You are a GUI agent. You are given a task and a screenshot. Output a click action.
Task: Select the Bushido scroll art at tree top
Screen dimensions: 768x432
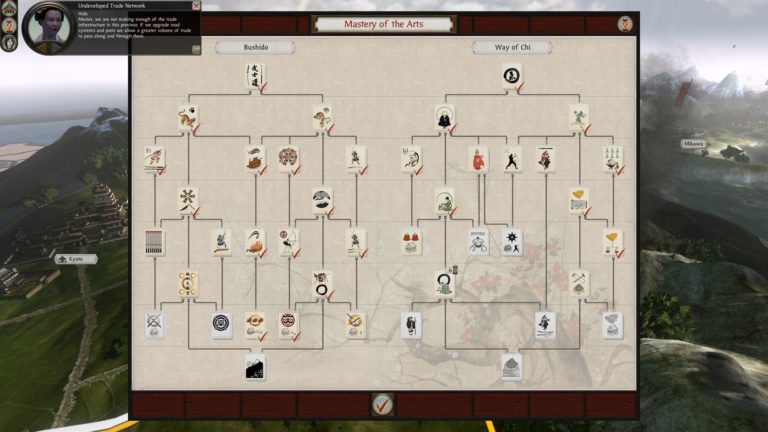254,75
